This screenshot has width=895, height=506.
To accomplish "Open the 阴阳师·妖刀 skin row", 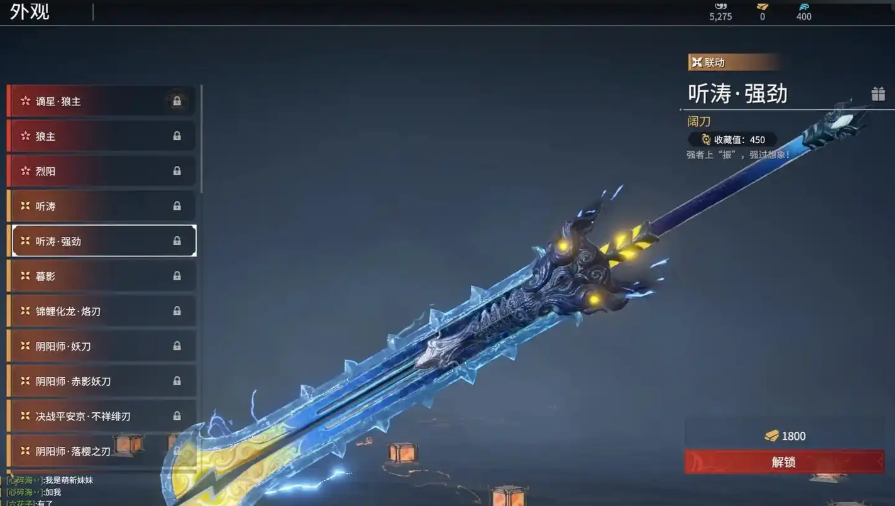I will pyautogui.click(x=100, y=346).
